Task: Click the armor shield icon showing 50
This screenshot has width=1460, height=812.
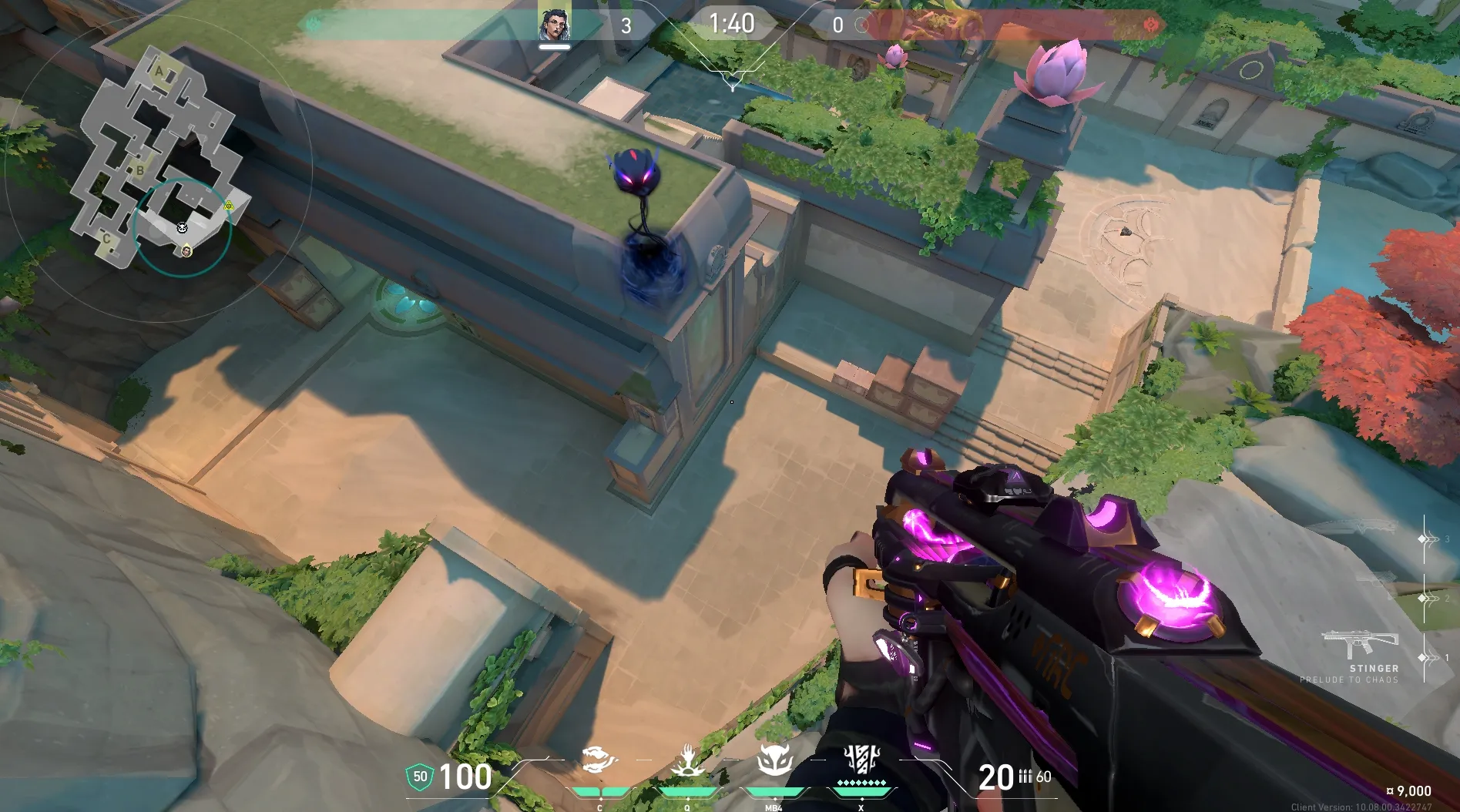Action: click(420, 777)
